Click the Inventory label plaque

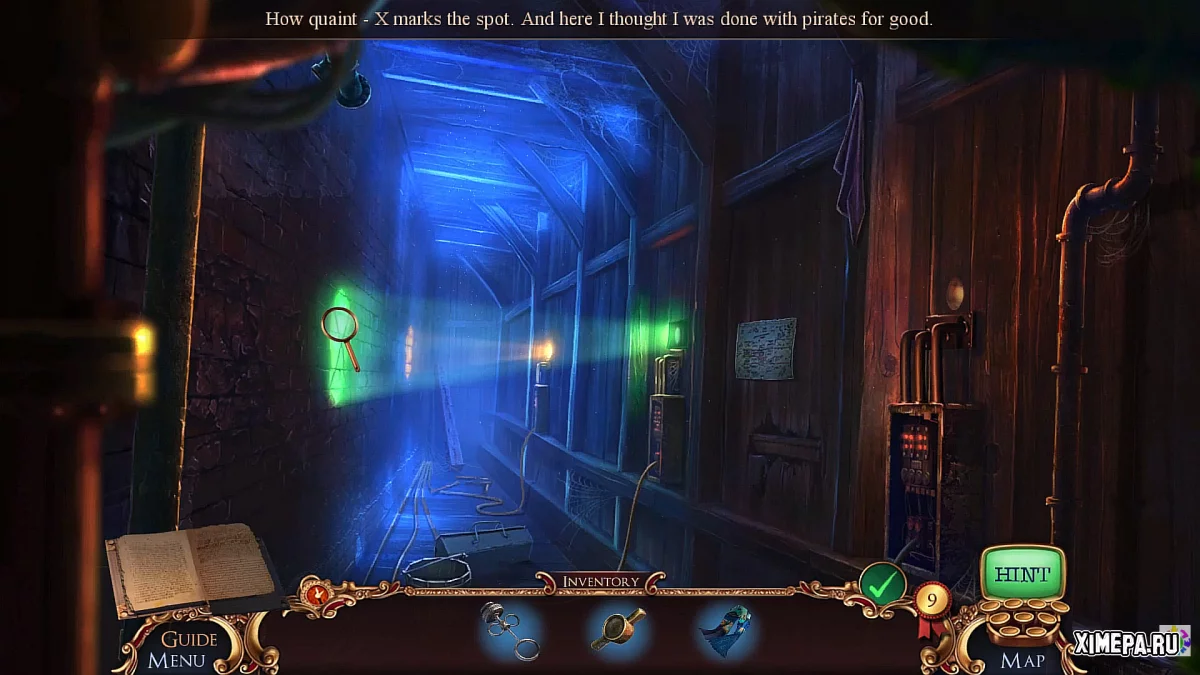pyautogui.click(x=600, y=581)
